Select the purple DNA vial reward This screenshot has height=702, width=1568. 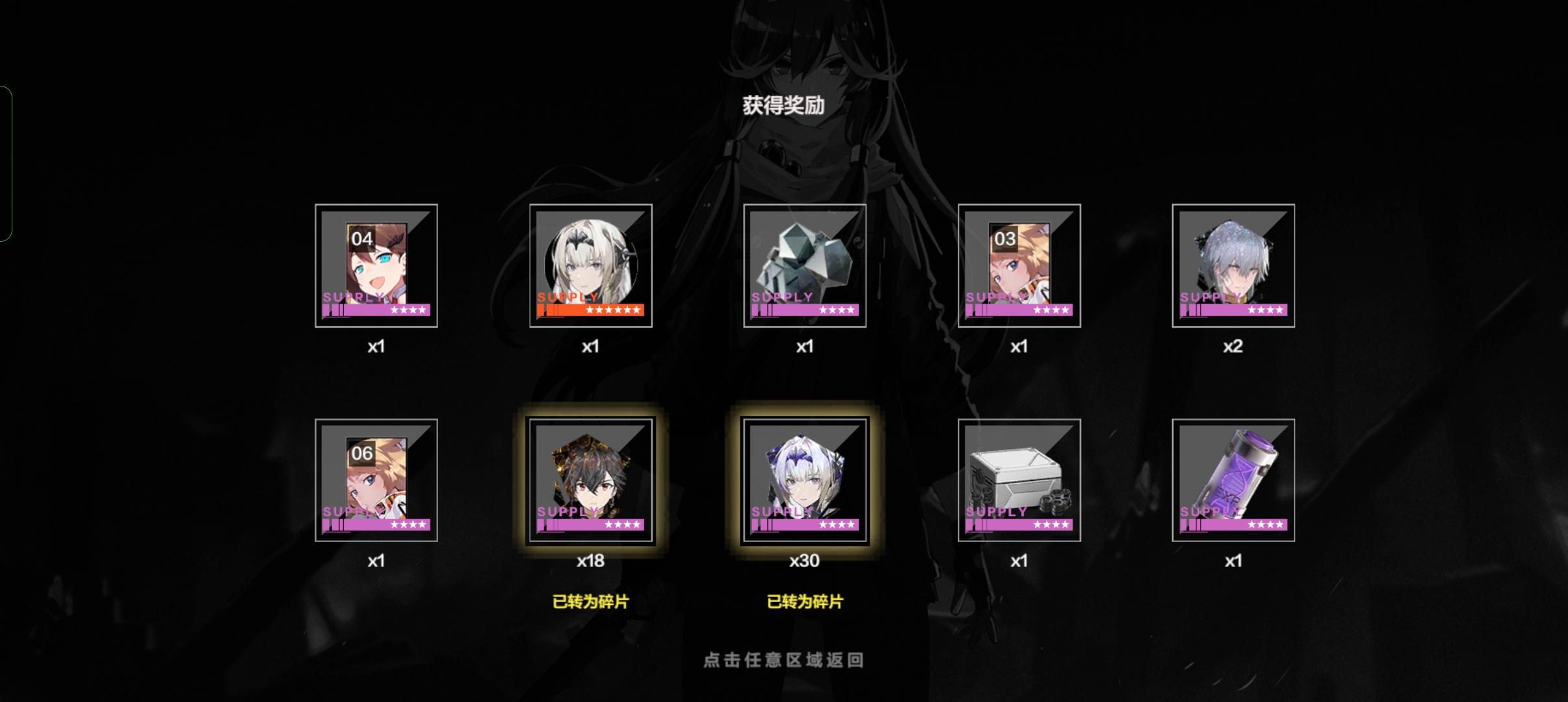point(1233,480)
